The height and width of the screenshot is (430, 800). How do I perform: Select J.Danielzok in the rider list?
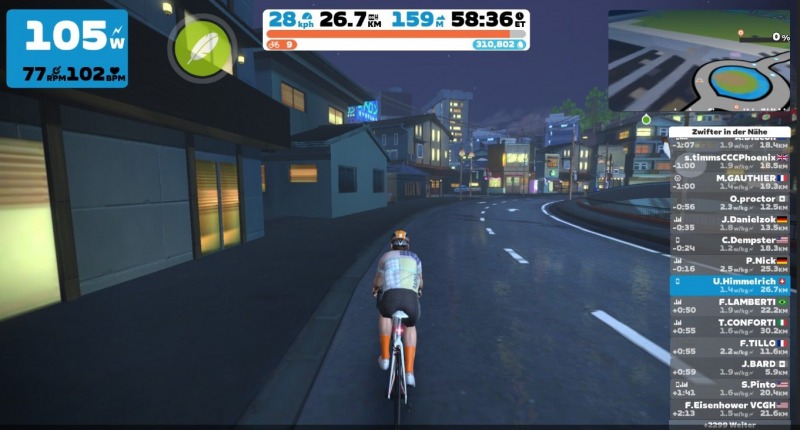point(733,224)
